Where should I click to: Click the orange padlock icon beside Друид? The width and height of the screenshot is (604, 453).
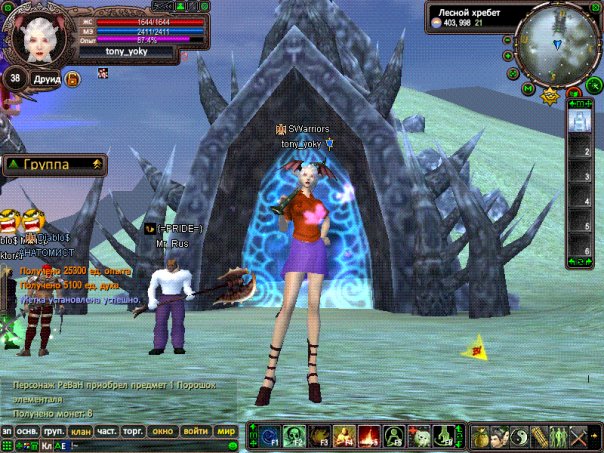tap(73, 78)
